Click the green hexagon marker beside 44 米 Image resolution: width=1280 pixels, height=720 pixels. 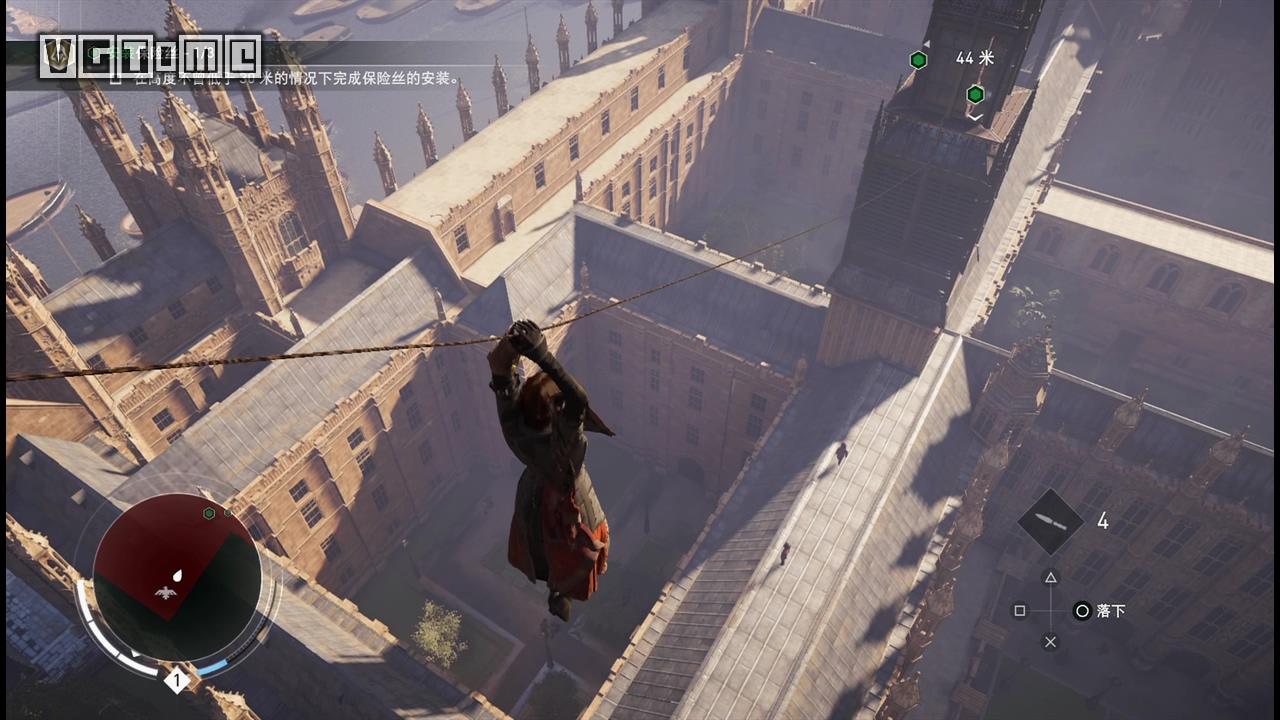point(918,60)
